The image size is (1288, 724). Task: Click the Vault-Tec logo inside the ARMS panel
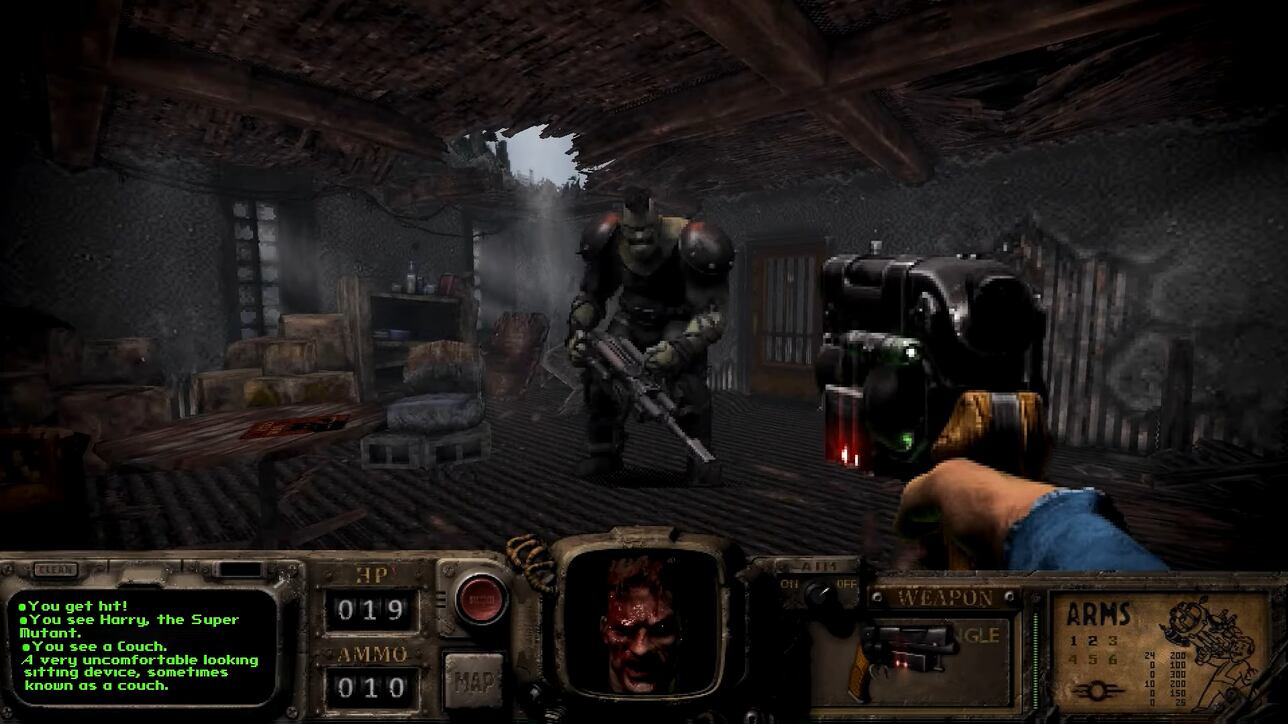1097,689
